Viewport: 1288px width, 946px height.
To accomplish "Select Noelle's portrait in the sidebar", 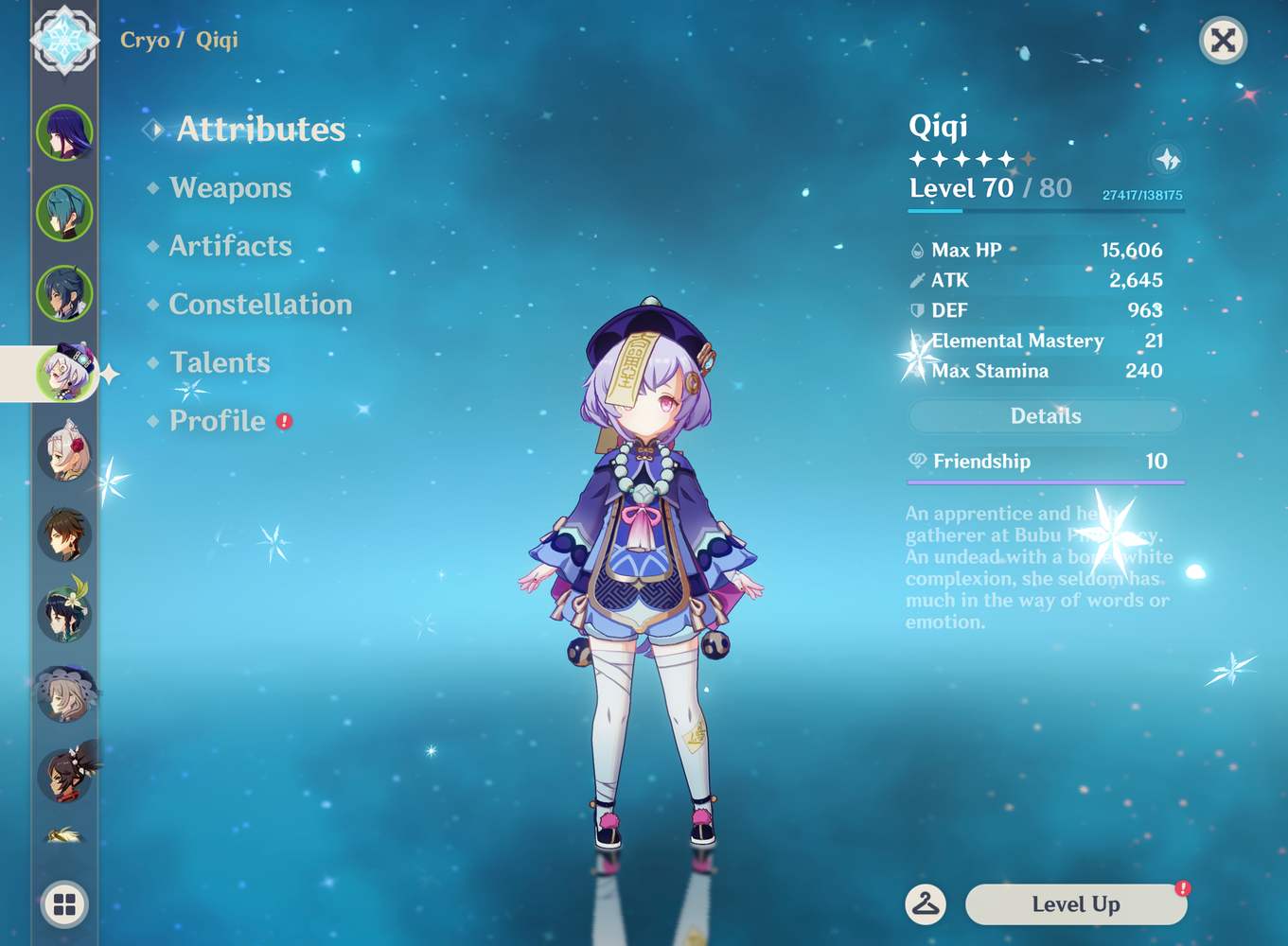I will (x=63, y=454).
